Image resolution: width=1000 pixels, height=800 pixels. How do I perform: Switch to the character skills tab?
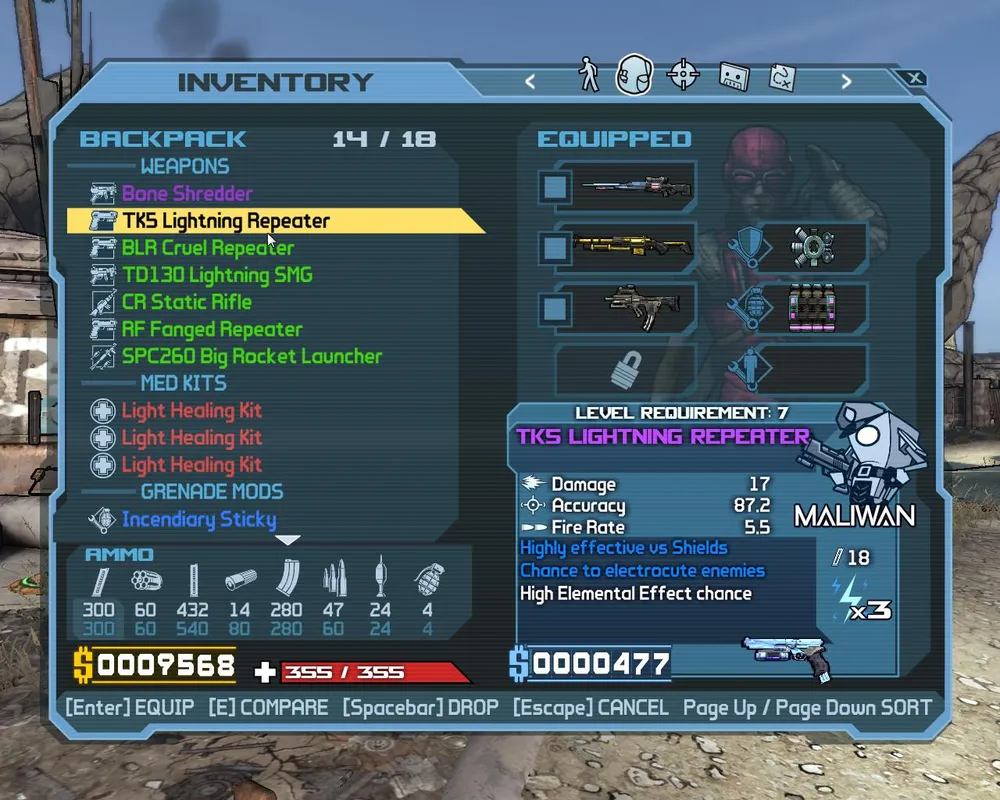coord(589,76)
